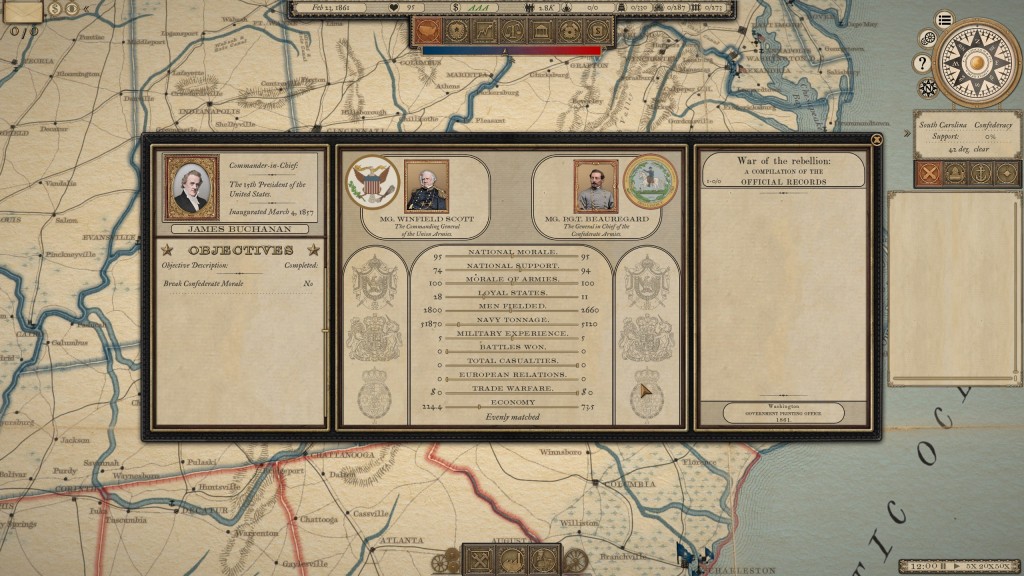1024x576 pixels.
Task: Open the government building tab
Action: click(x=541, y=31)
